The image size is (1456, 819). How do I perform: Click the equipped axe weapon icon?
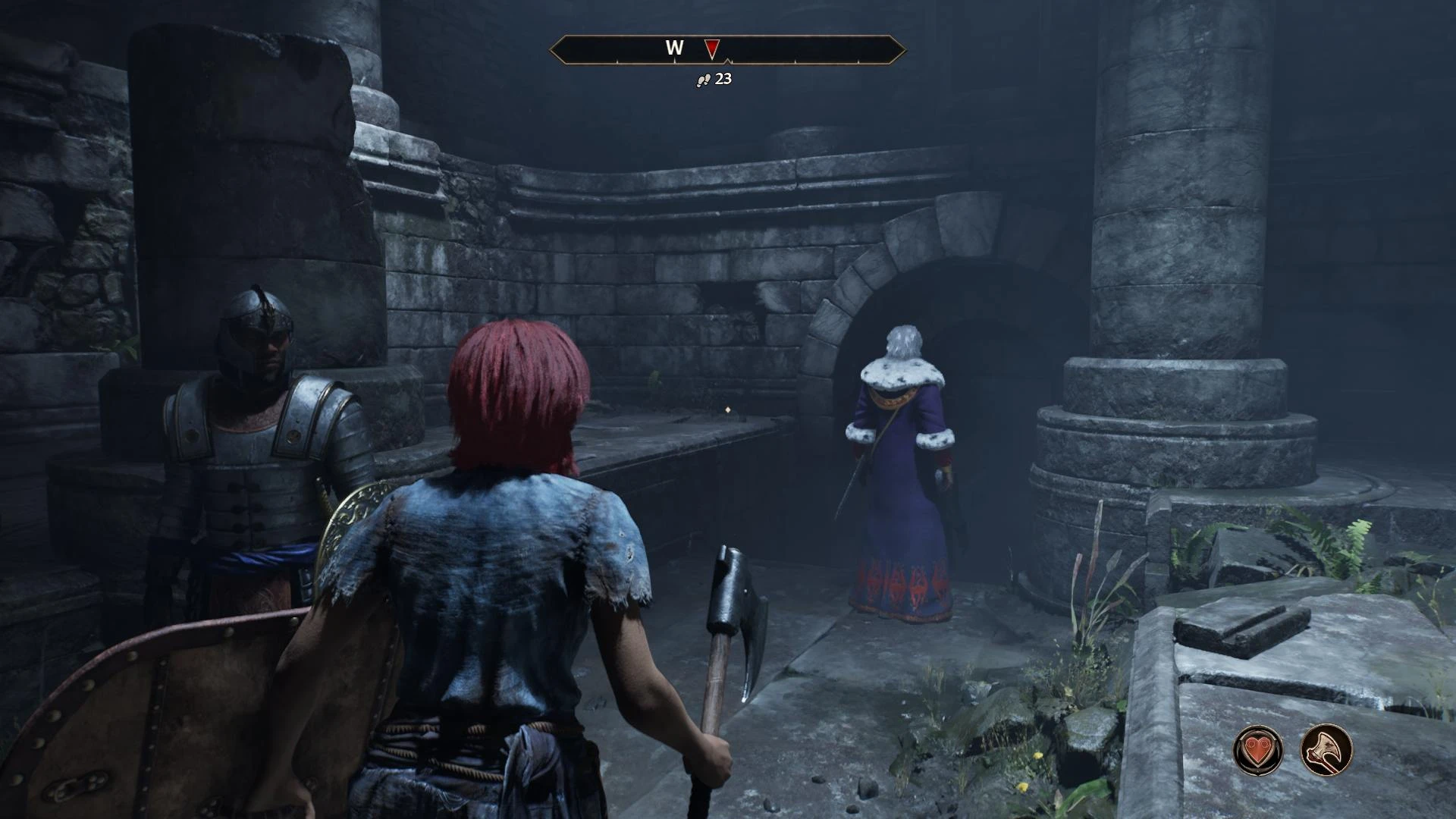(1326, 750)
